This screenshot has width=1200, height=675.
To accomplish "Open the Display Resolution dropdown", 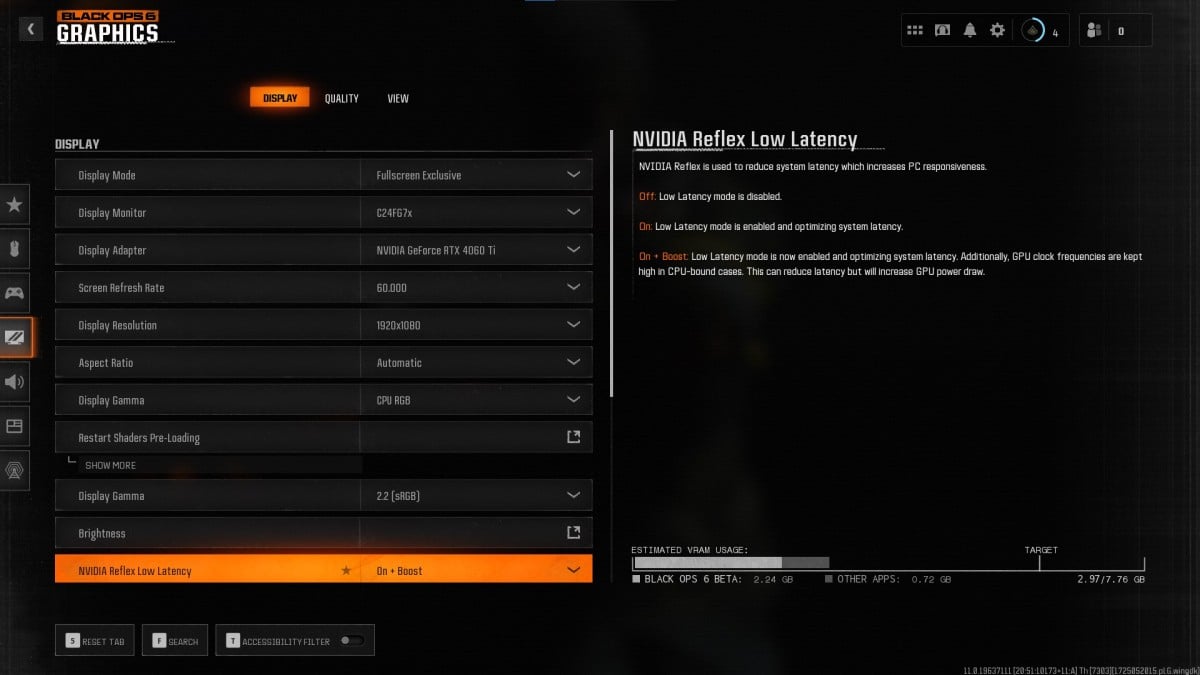I will pyautogui.click(x=573, y=325).
